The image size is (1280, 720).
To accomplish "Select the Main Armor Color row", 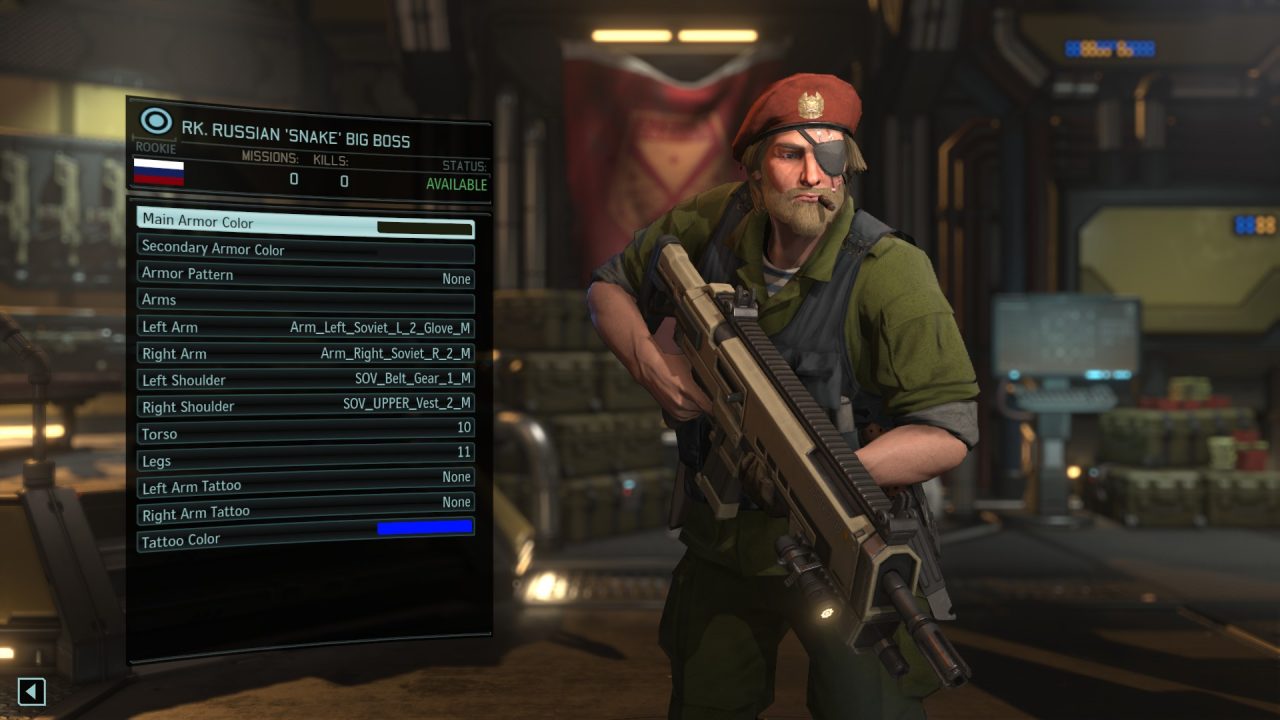I will tap(305, 224).
